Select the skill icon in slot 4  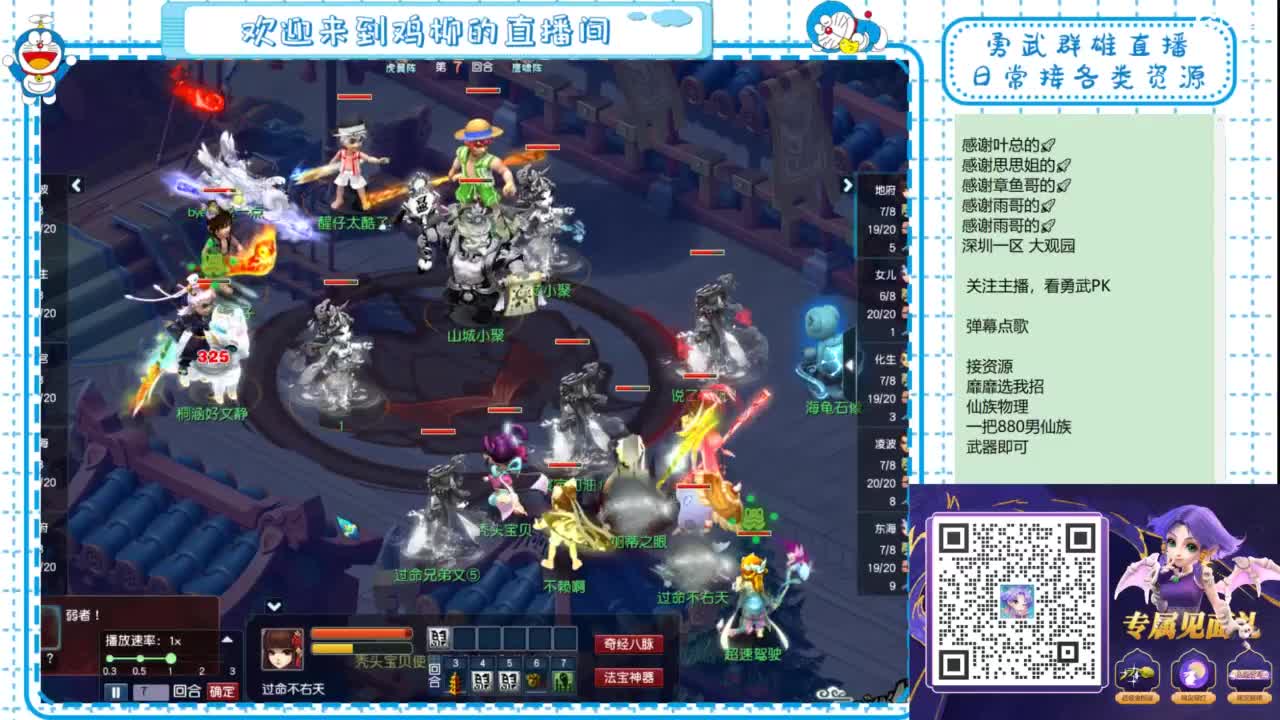tap(482, 681)
